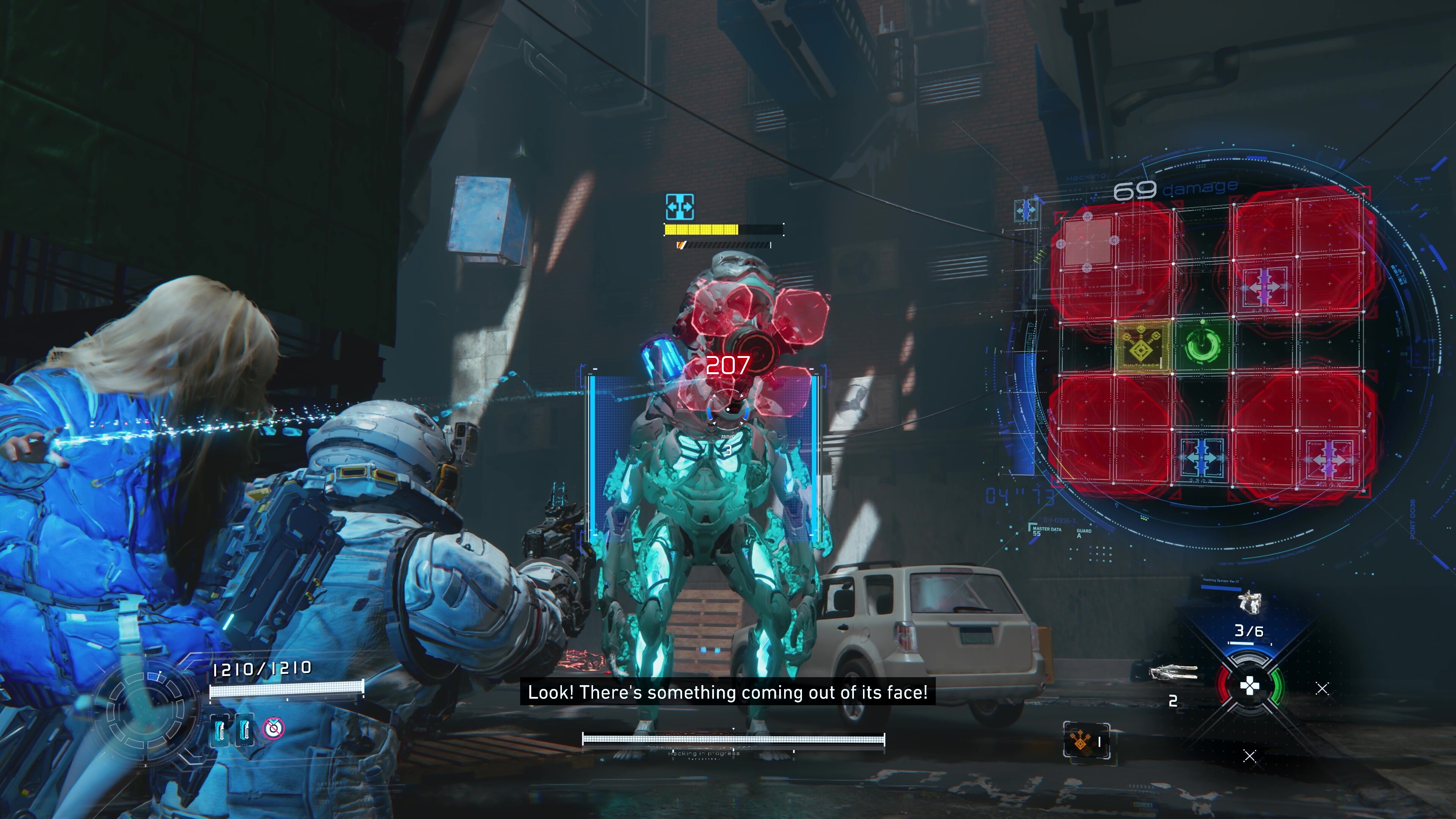Switch to the twin-barrel weapon in the wheel
Image resolution: width=1456 pixels, height=819 pixels.
(x=1174, y=673)
